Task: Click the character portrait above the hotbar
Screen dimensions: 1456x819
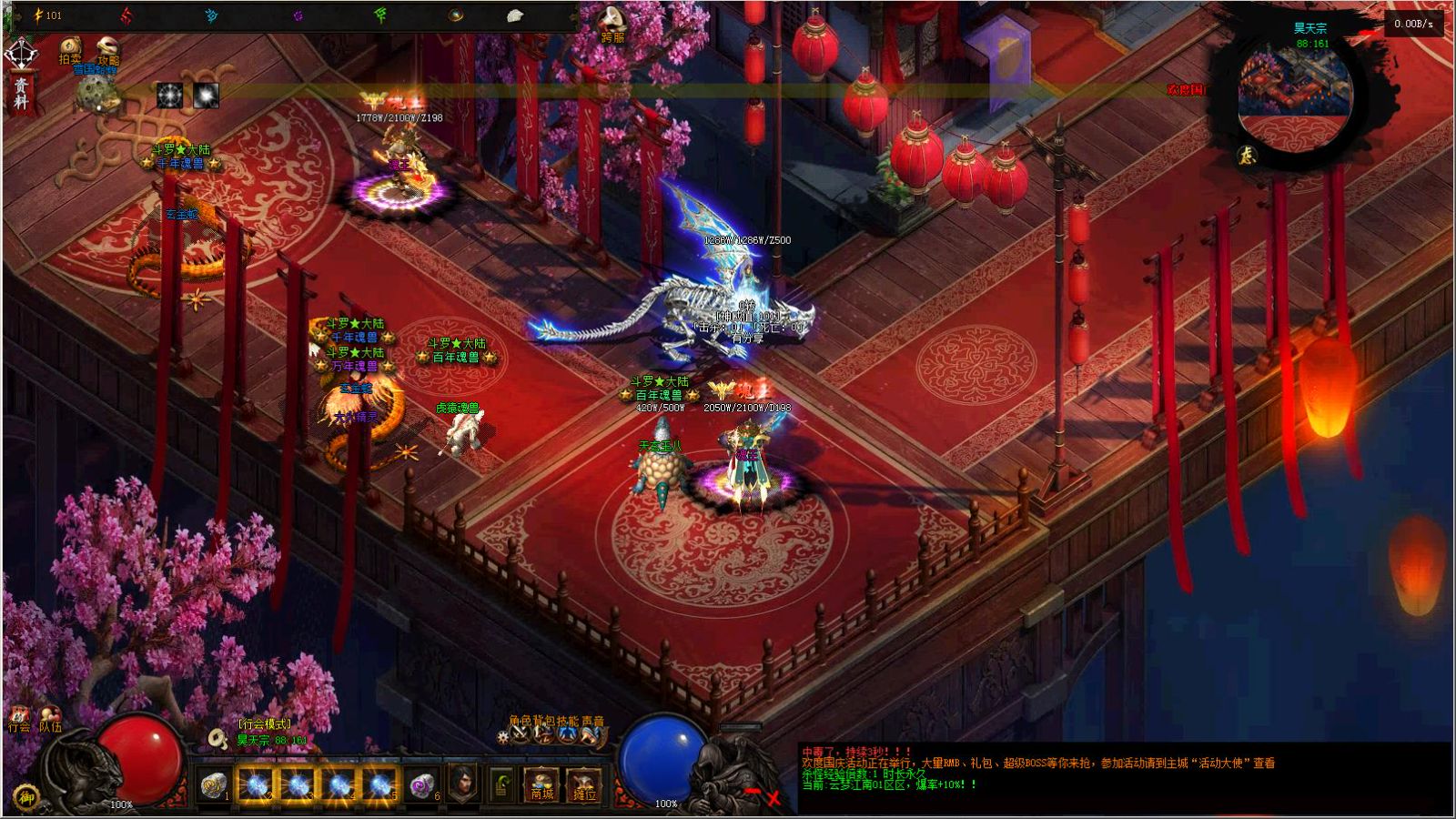Action: click(x=464, y=783)
